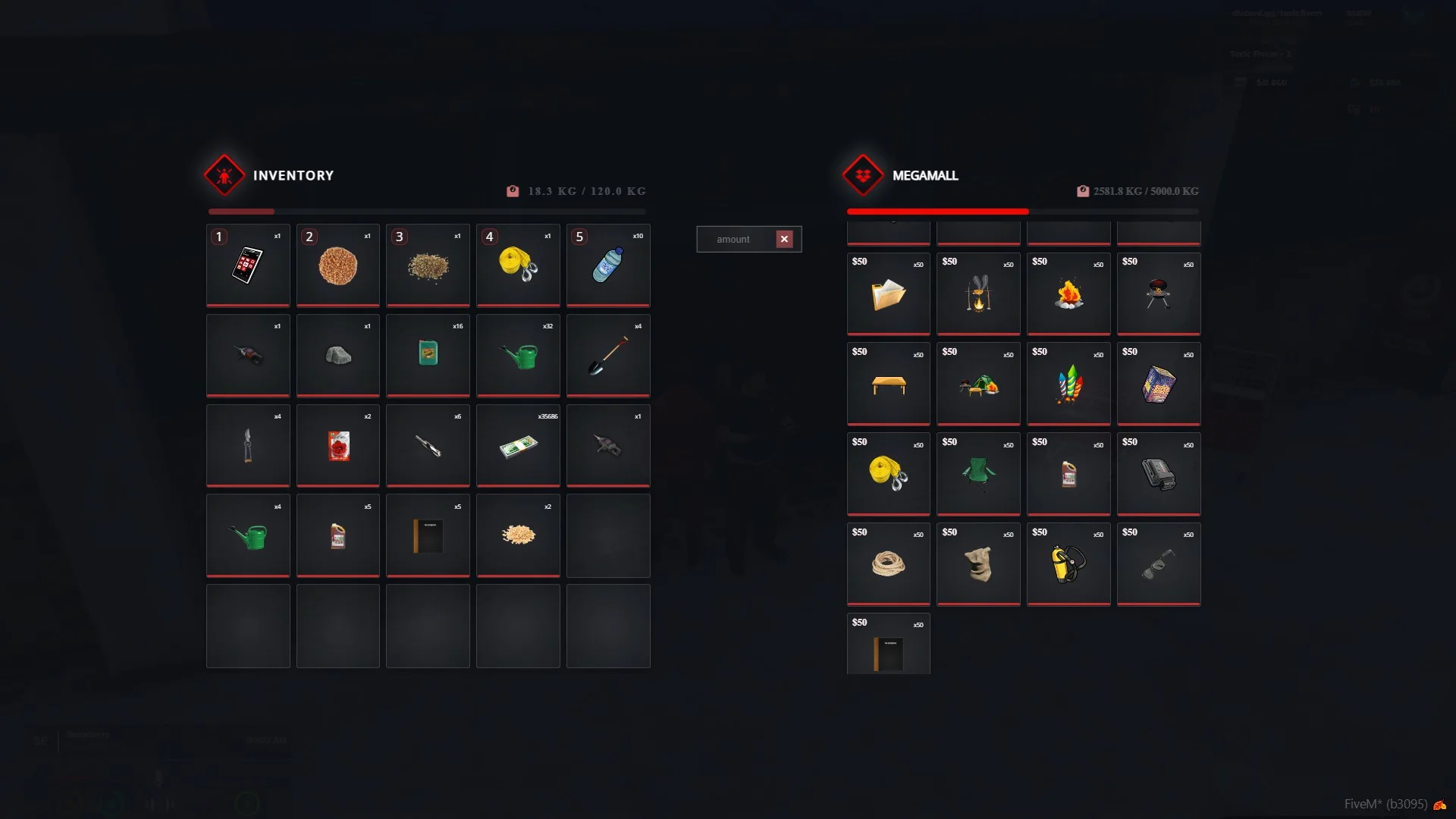Select the green folding chair item
Image resolution: width=1456 pixels, height=819 pixels.
coord(978,475)
